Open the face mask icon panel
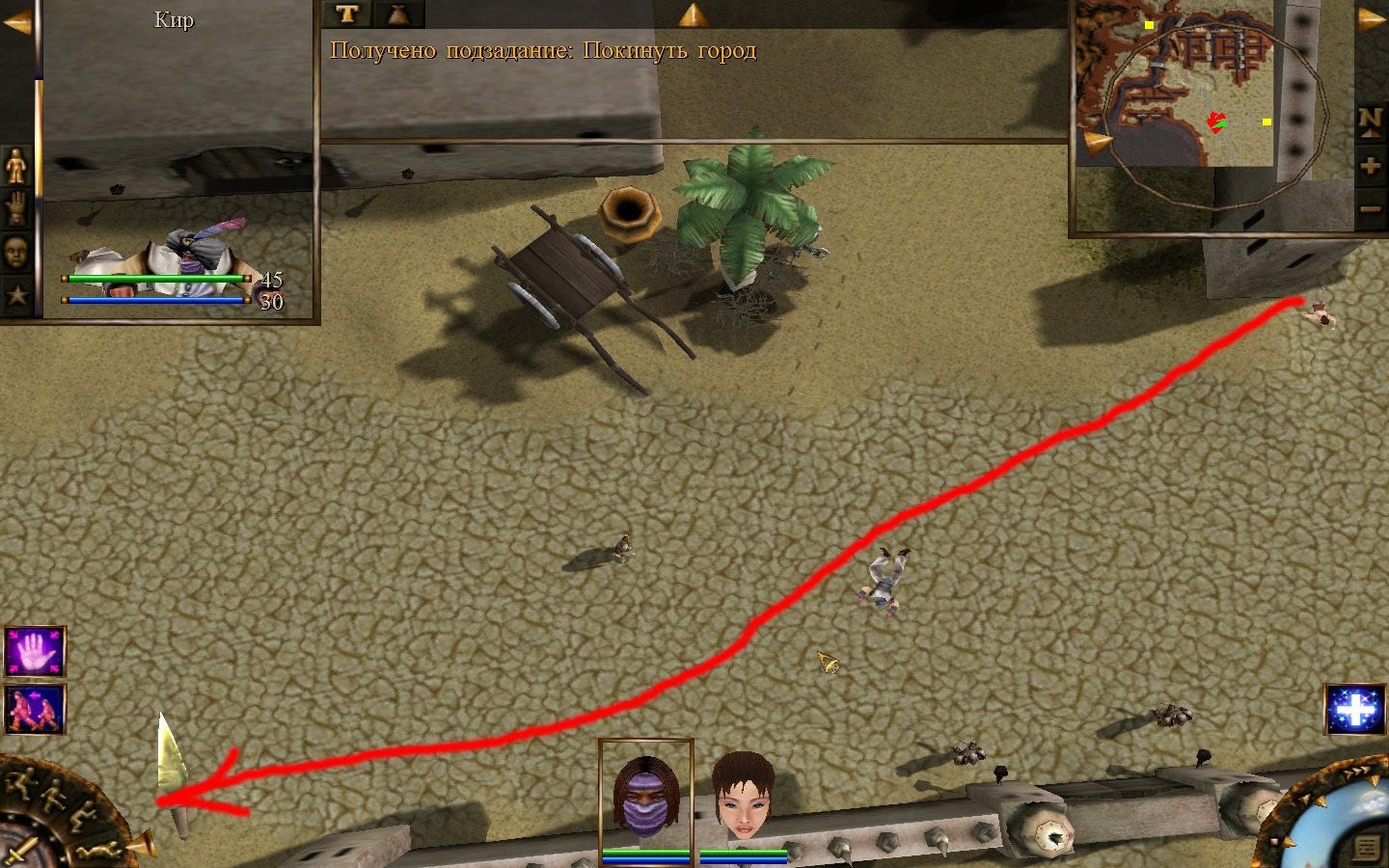Screen dimensions: 1389x868 point(16,253)
